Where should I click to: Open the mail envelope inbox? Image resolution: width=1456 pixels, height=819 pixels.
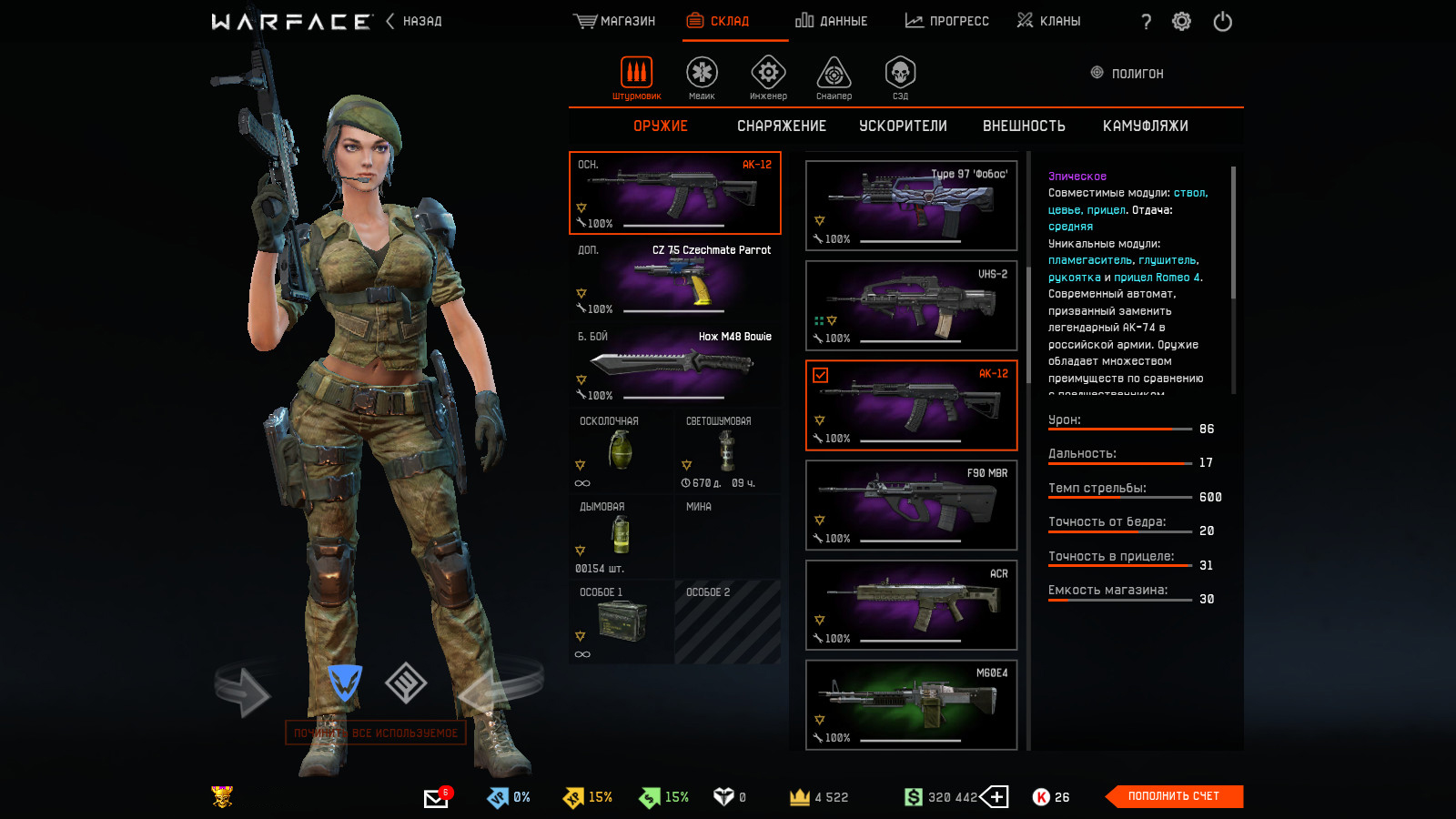436,798
